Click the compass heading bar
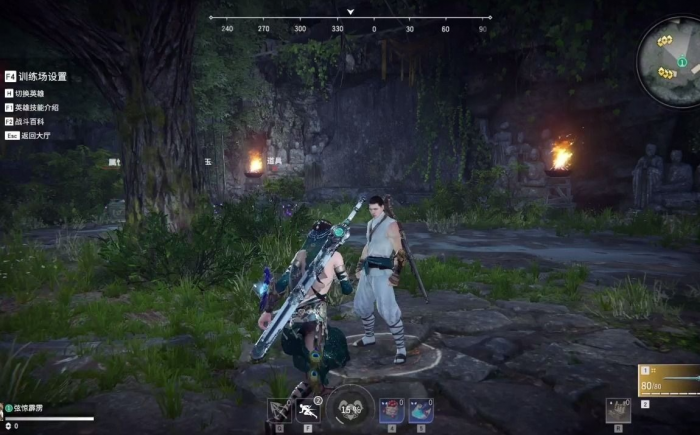This screenshot has height=435, width=700. [349, 29]
